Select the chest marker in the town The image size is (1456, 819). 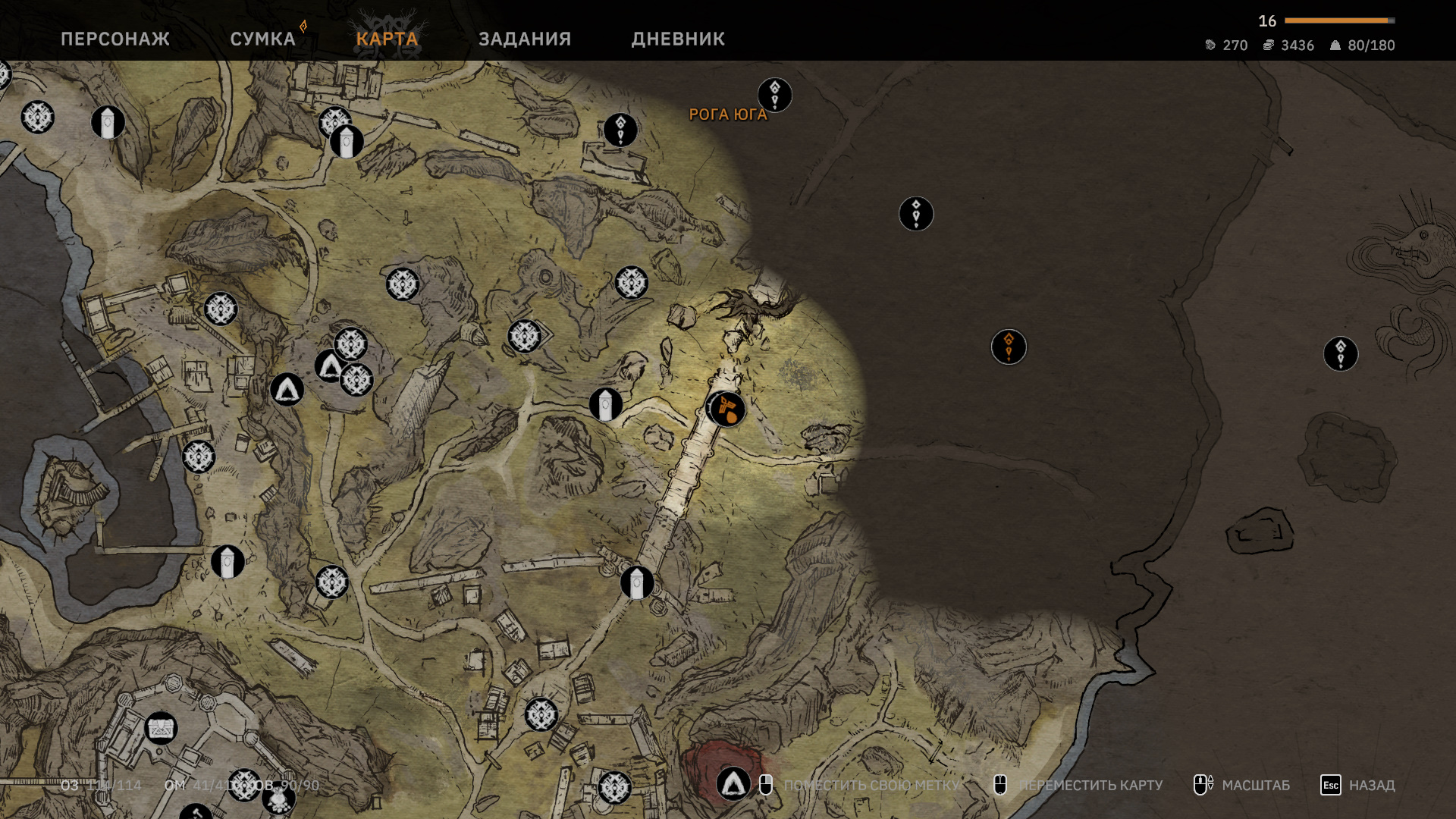[161, 728]
